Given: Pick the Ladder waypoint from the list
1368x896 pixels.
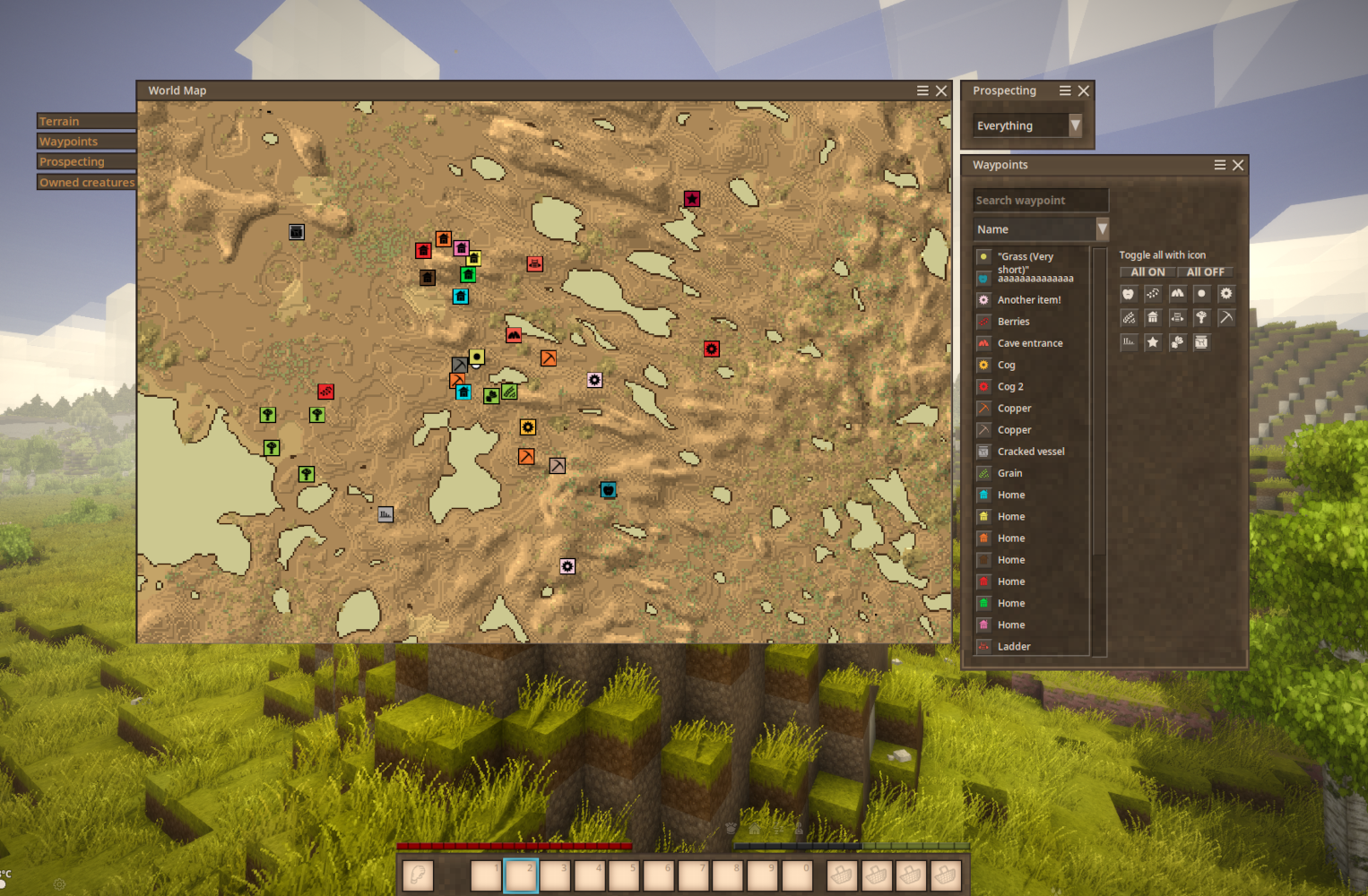Looking at the screenshot, I should [1013, 646].
